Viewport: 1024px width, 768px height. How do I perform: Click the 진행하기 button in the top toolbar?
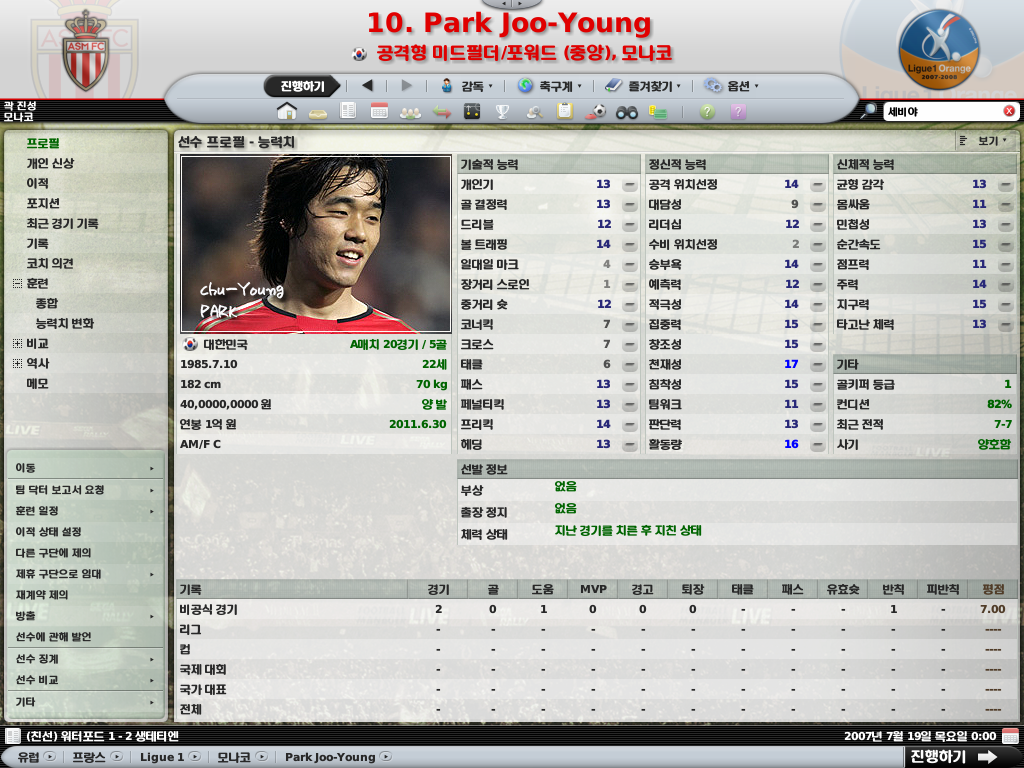click(x=302, y=86)
